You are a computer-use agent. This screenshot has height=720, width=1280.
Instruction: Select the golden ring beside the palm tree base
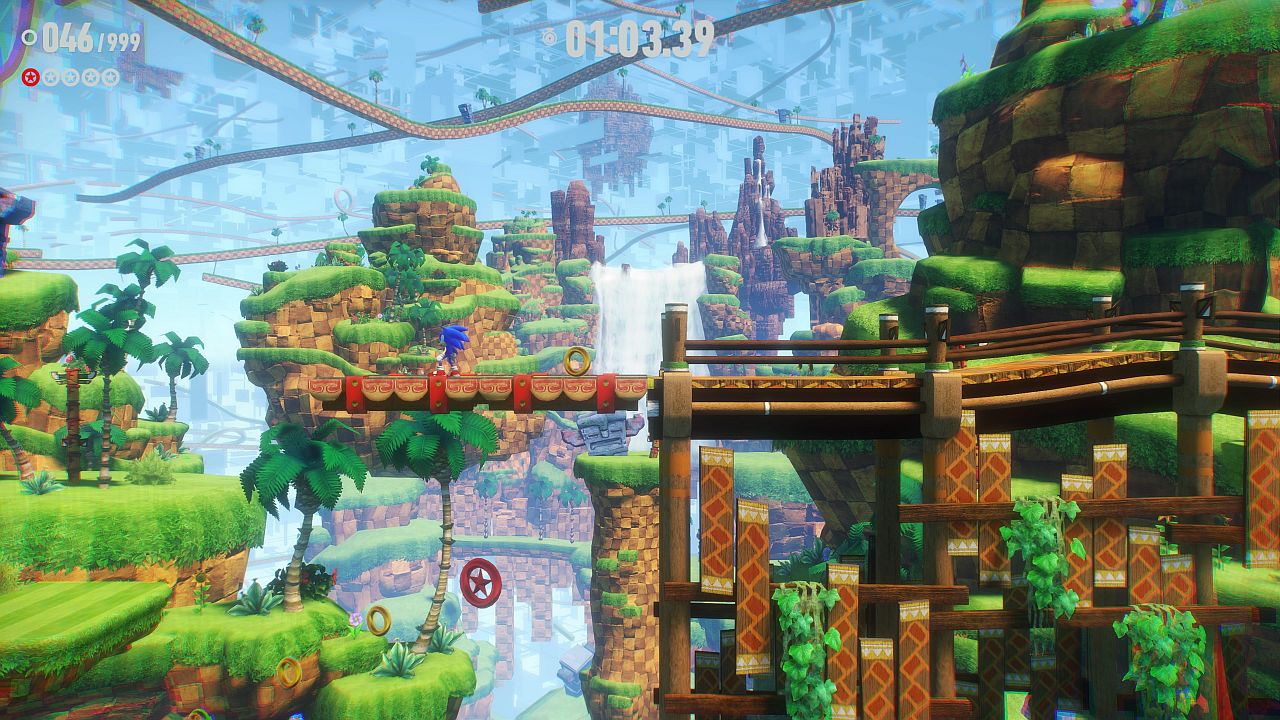[x=380, y=620]
